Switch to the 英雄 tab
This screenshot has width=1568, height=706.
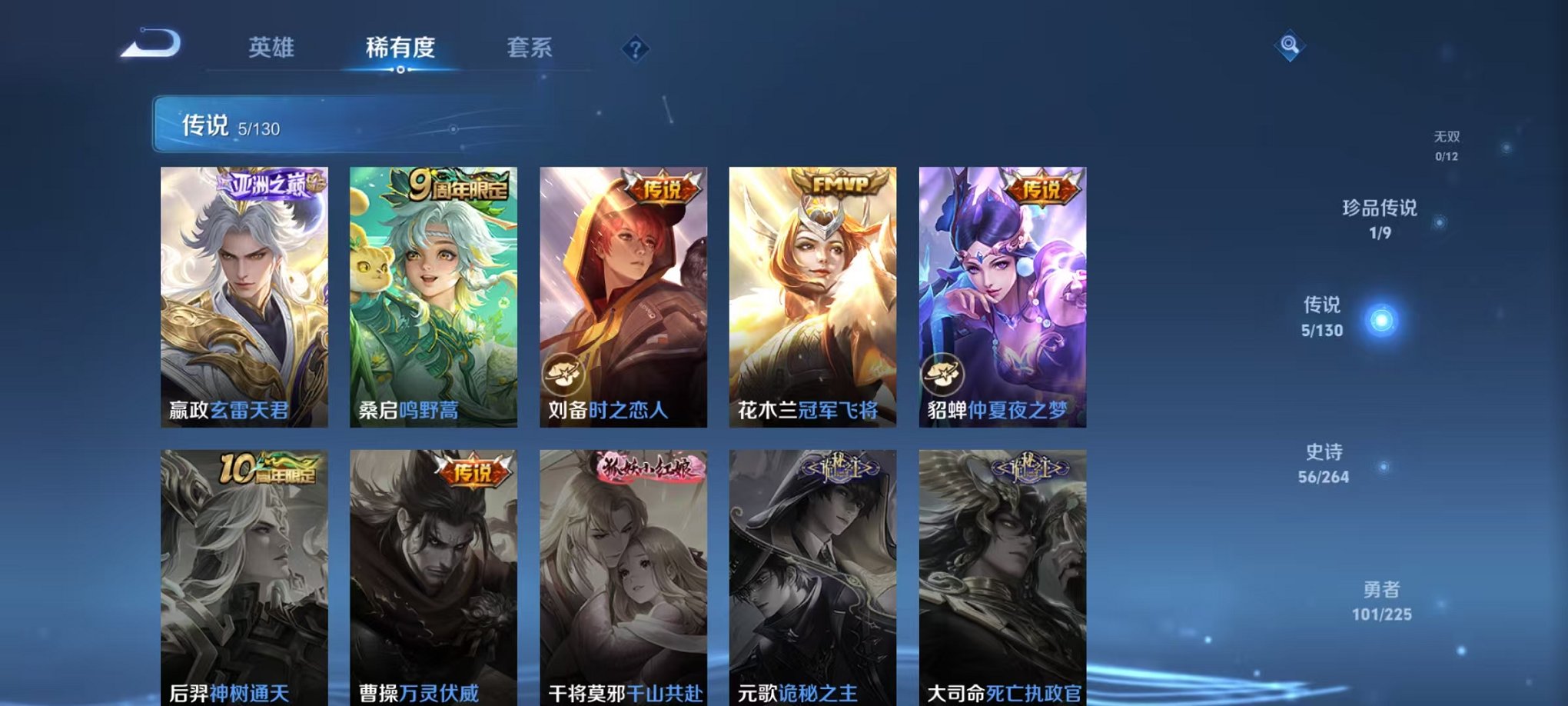(273, 48)
